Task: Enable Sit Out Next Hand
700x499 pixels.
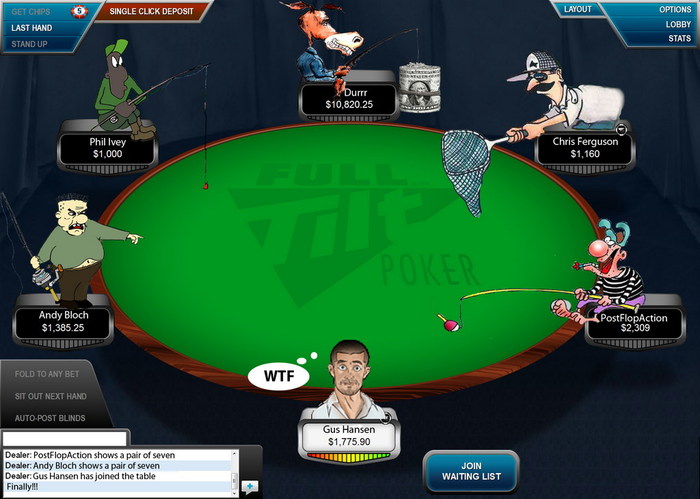Action: pyautogui.click(x=56, y=396)
